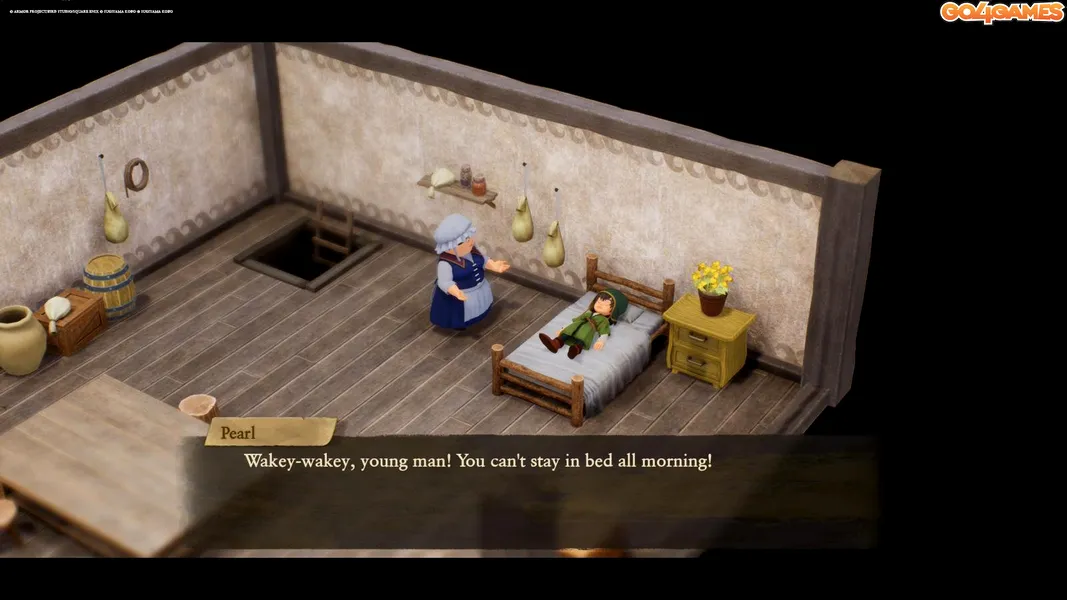Click the GO4GAMES channel logo
Screen dimensions: 1067x600
point(1001,12)
